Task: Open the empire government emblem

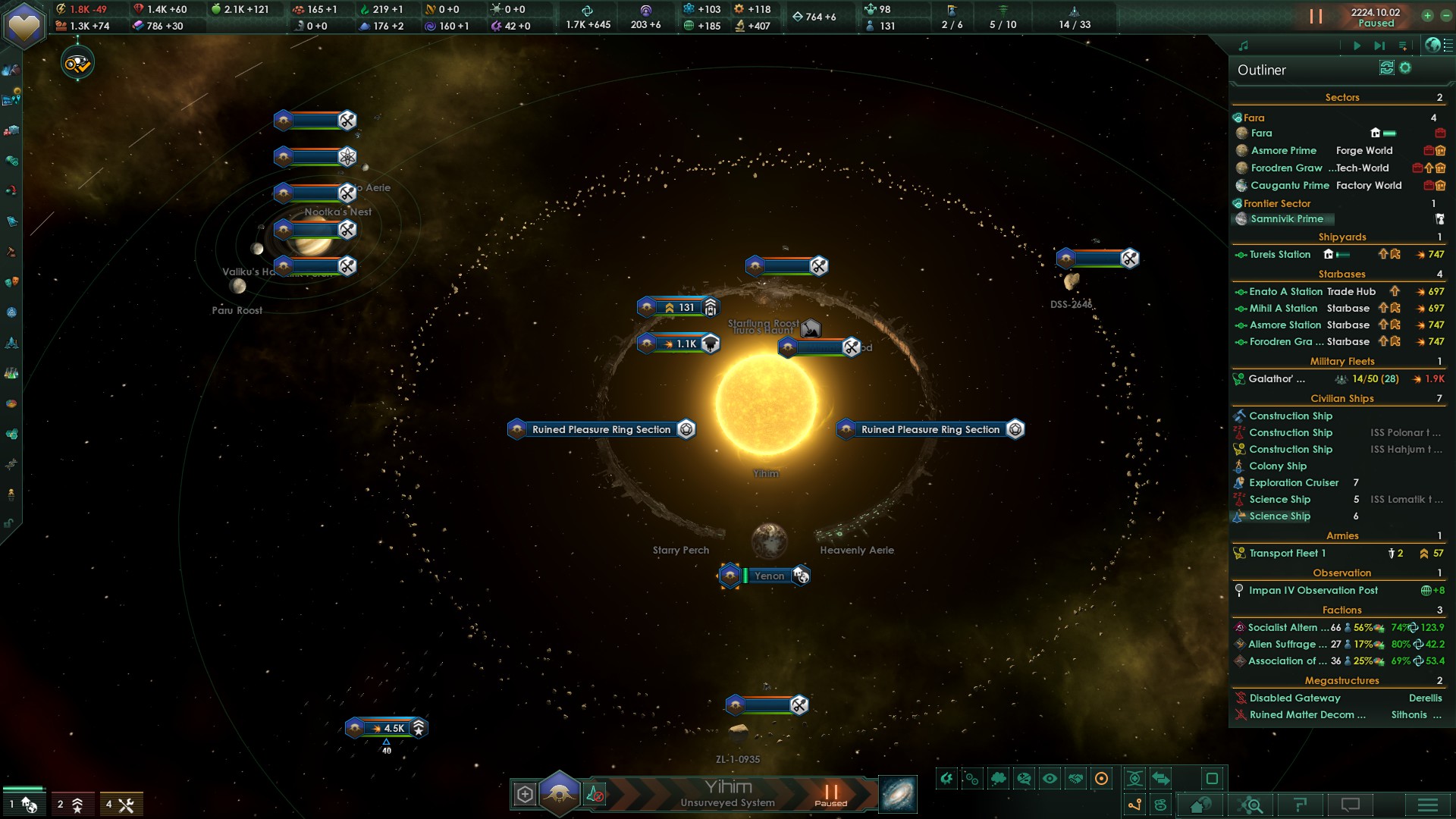Action: pyautogui.click(x=24, y=24)
